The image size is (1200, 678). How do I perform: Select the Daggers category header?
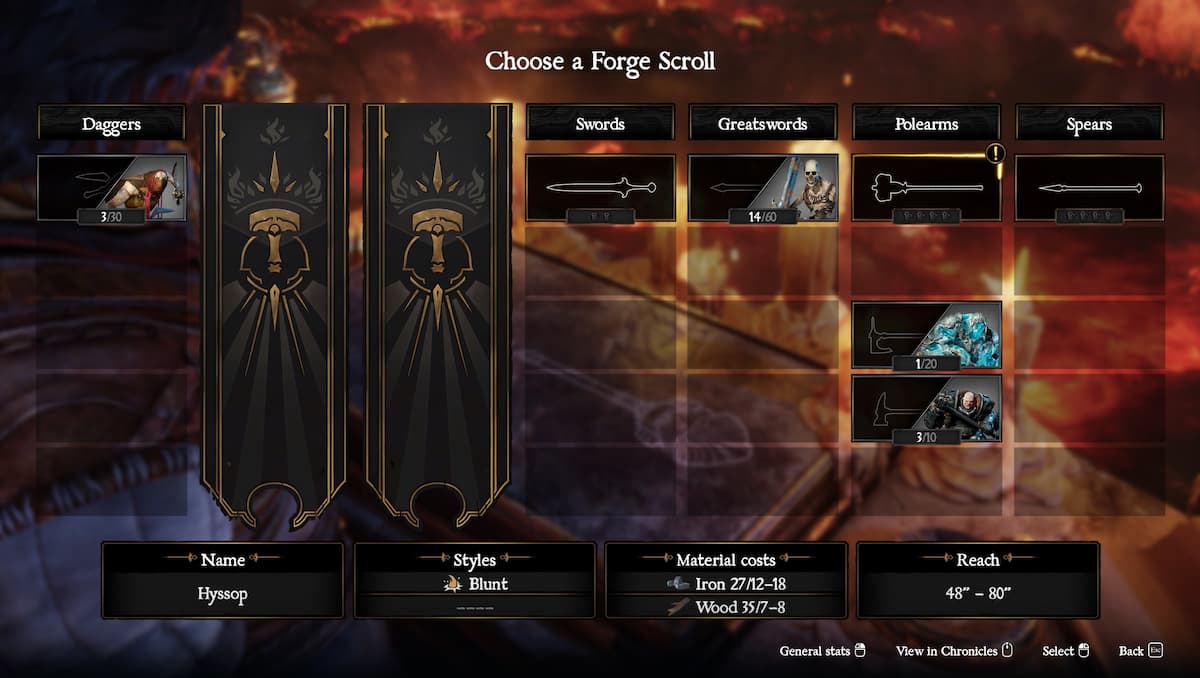pyautogui.click(x=111, y=124)
